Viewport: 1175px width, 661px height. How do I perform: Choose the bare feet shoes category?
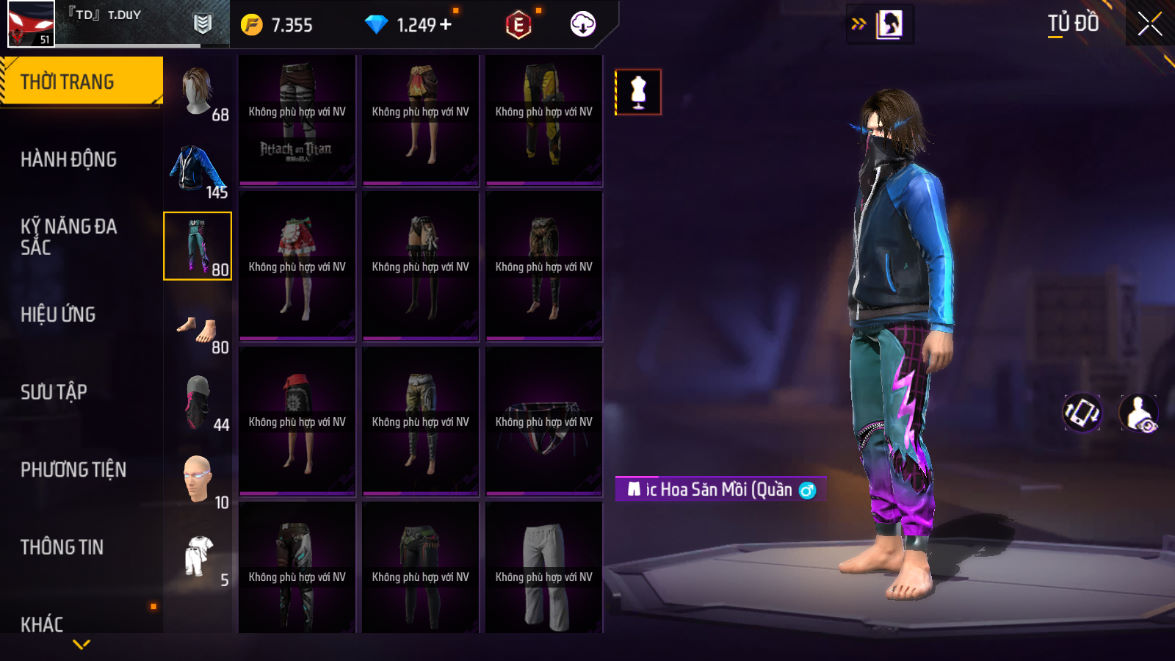[x=198, y=324]
